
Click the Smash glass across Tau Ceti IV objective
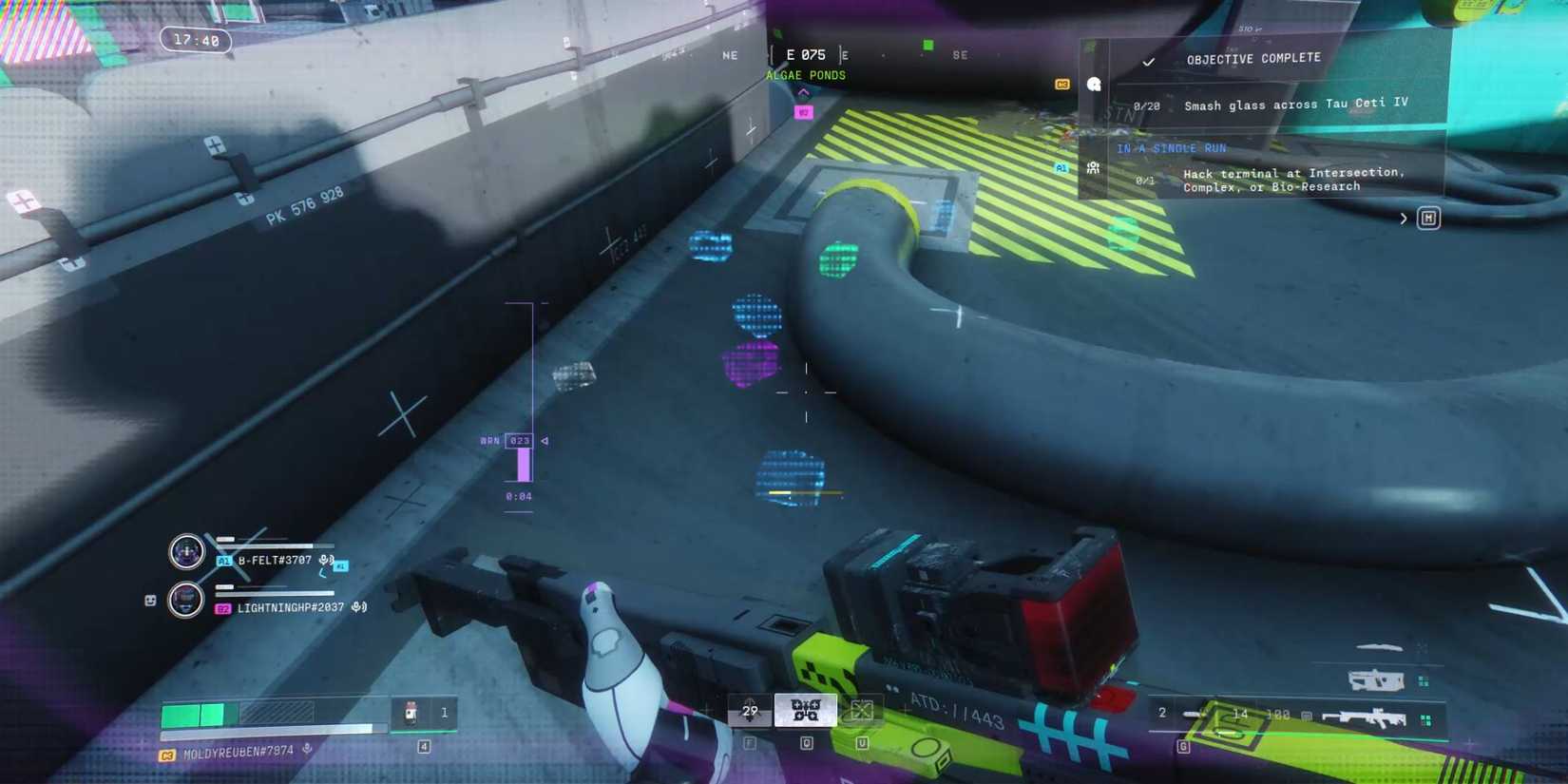tap(1296, 105)
